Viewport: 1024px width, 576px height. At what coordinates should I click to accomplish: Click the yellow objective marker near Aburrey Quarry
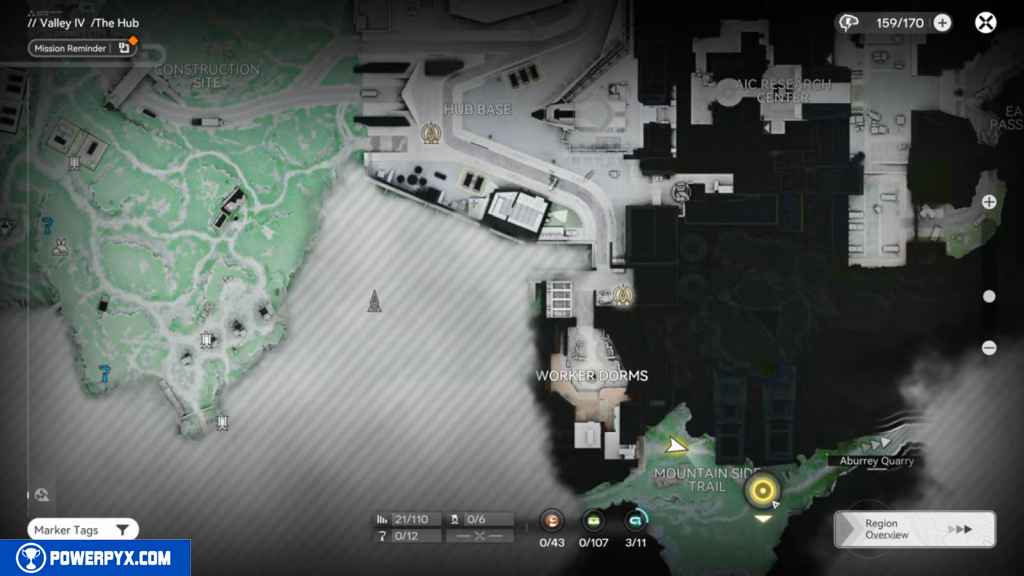763,490
